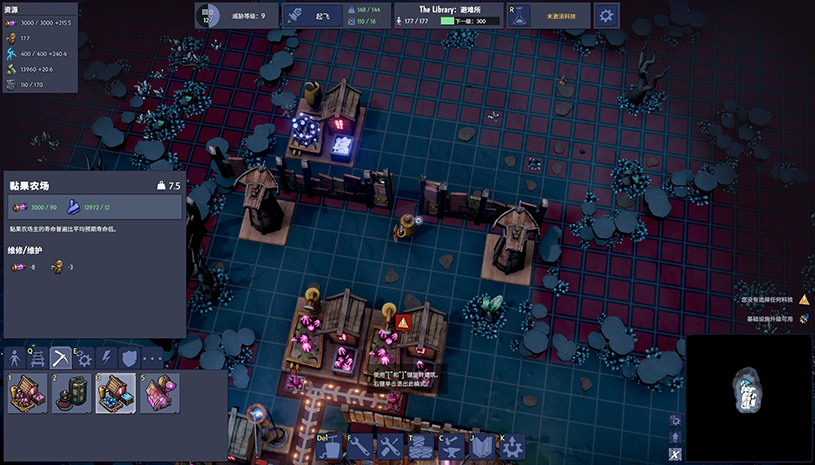Open the shield defense build tab

tap(130, 358)
